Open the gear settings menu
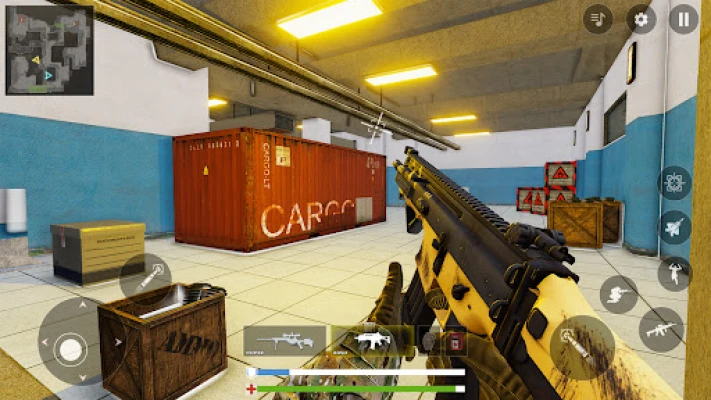The width and height of the screenshot is (711, 400). pyautogui.click(x=642, y=19)
